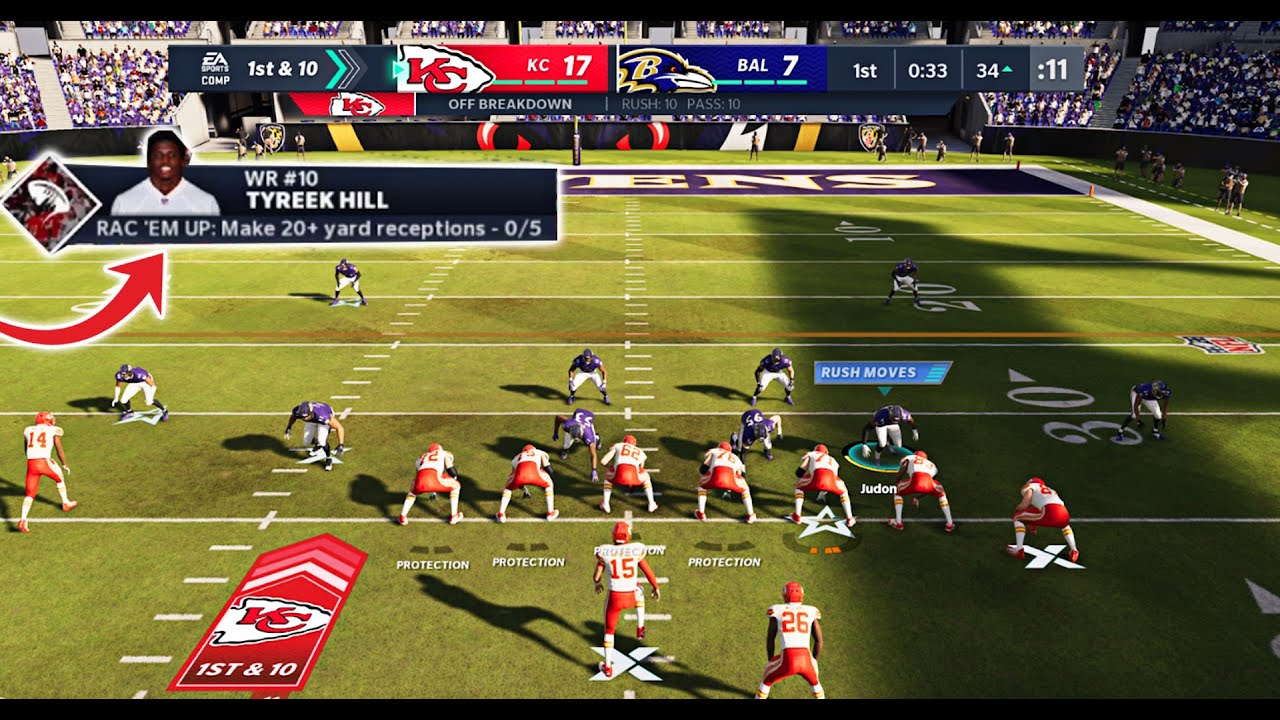1280x720 pixels.
Task: Select the RAC 'EM UP objective tracker
Action: [x=319, y=229]
